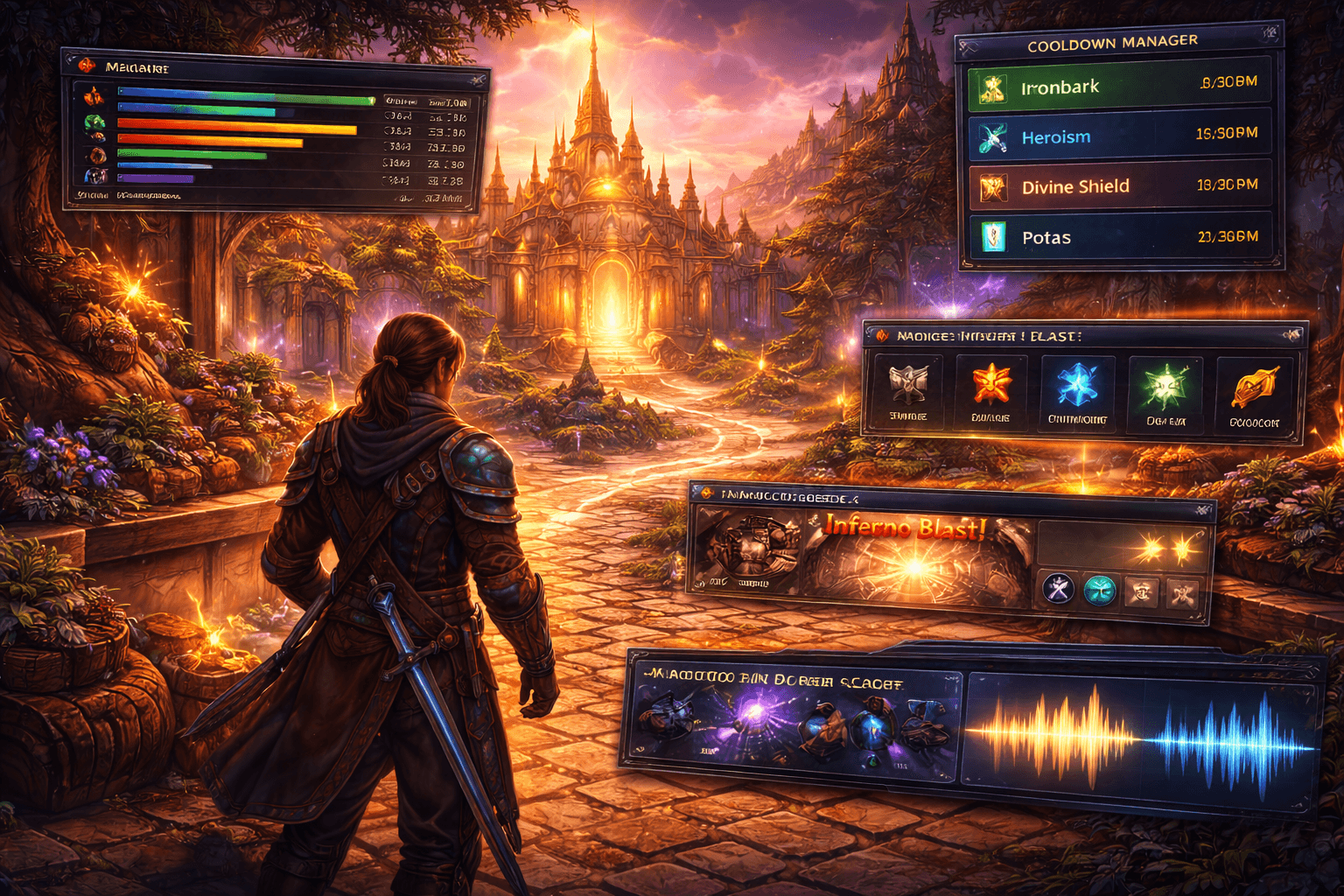Activate the round teal ability button
This screenshot has width=1344, height=896.
[x=1100, y=591]
